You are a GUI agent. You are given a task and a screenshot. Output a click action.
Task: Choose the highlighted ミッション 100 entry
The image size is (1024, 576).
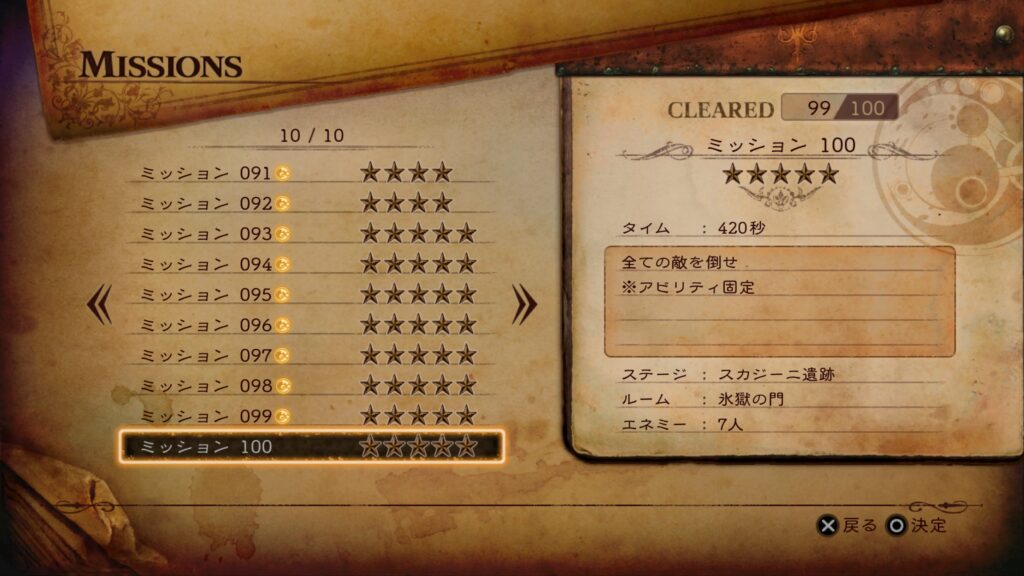tap(310, 447)
